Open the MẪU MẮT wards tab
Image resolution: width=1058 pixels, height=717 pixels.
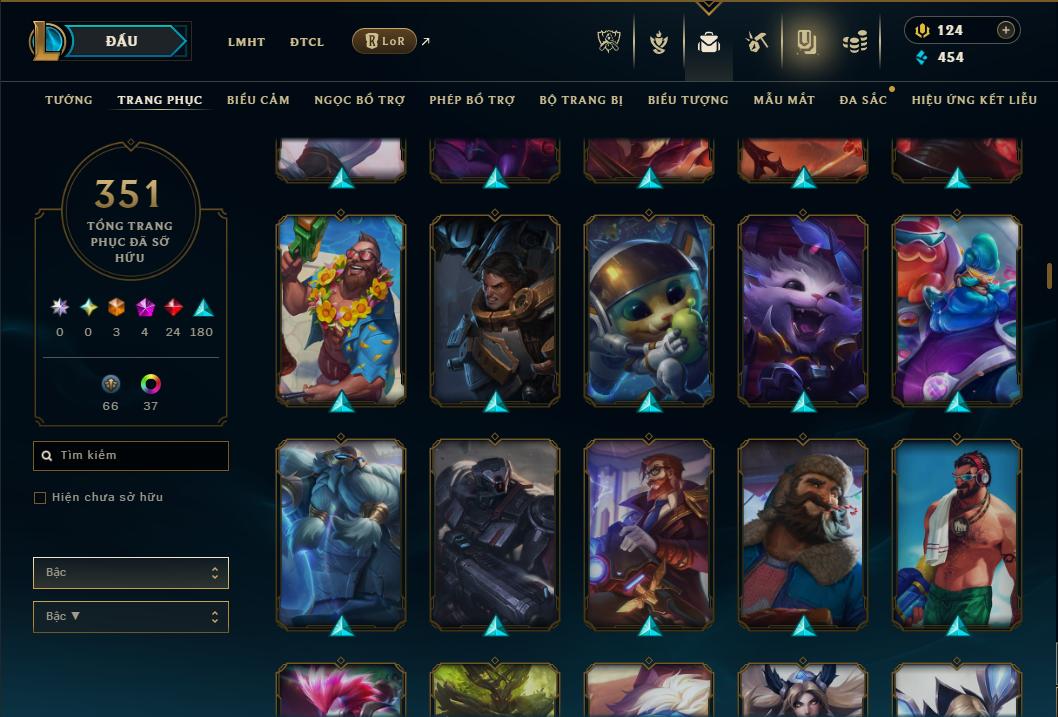pyautogui.click(x=784, y=100)
